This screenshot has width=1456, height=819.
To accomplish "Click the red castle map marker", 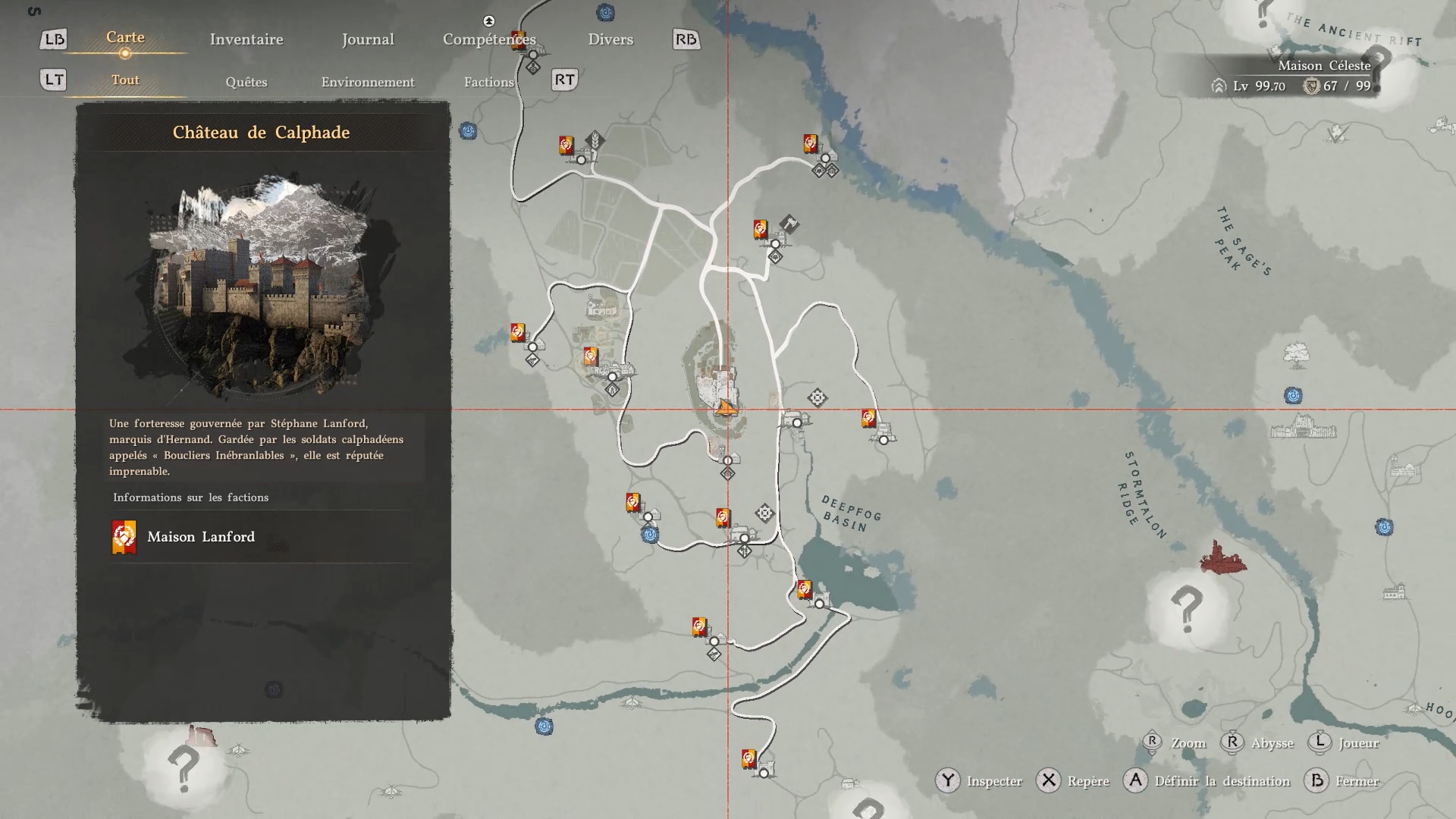I will 1222,559.
